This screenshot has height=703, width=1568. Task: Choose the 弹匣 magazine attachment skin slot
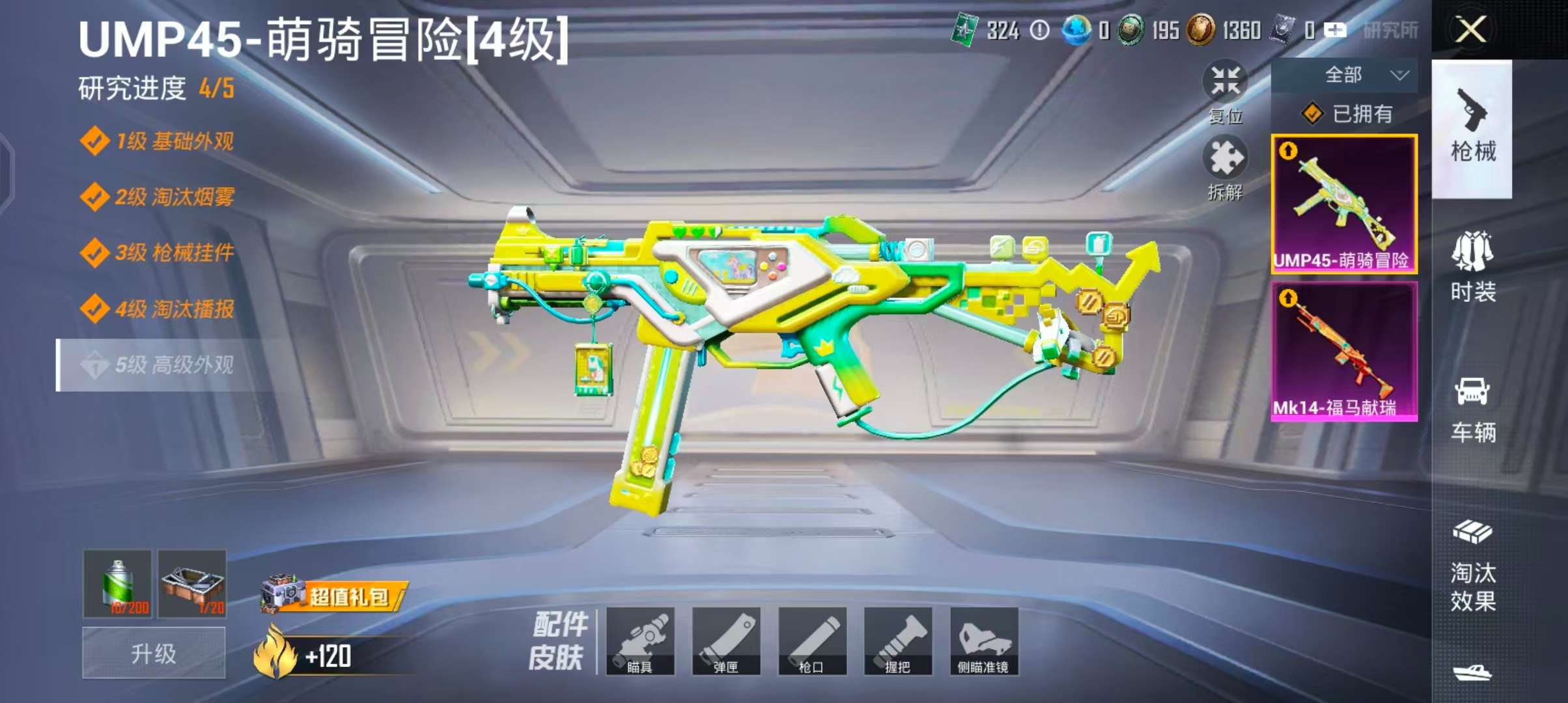726,641
